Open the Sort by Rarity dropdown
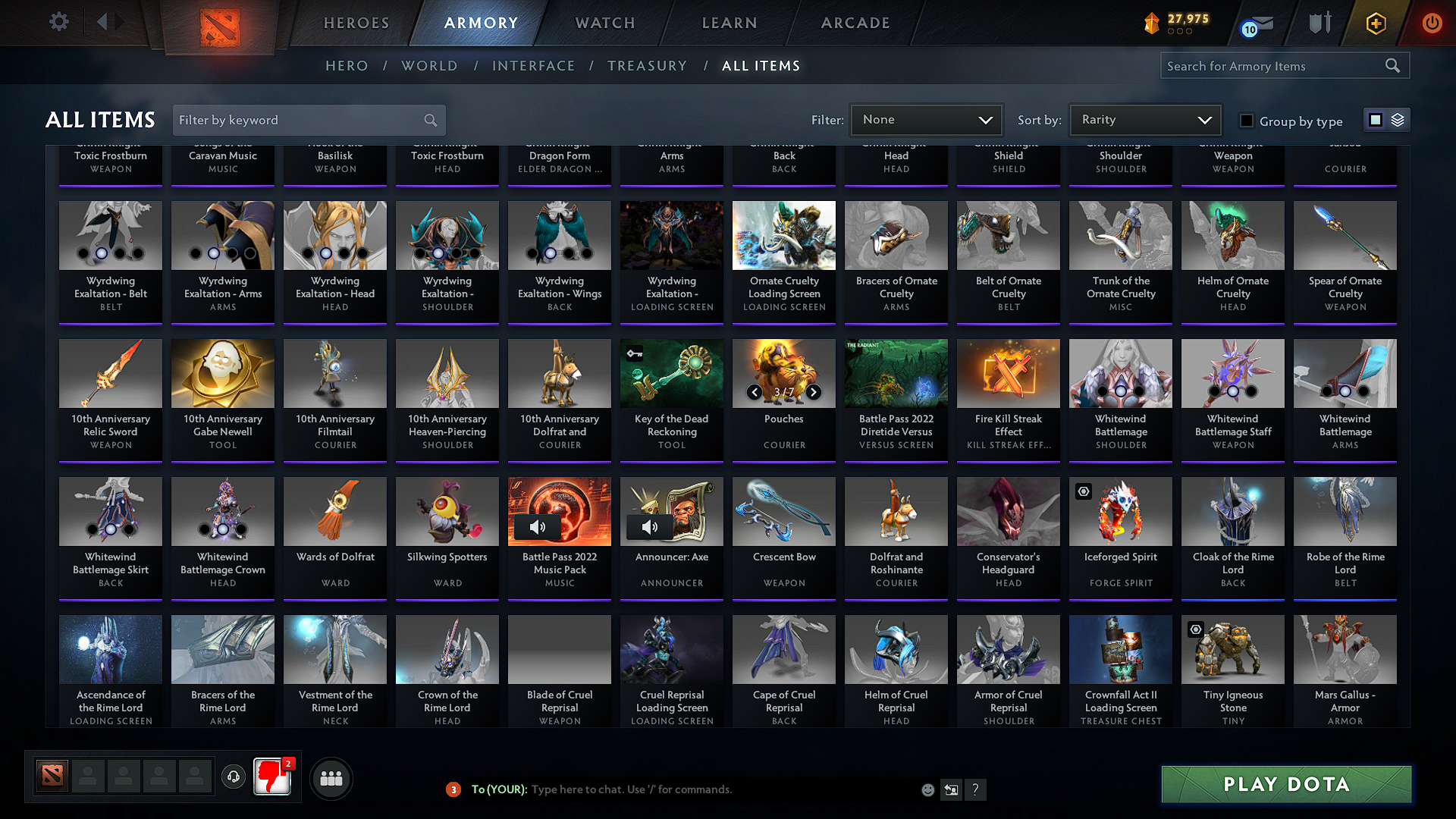Viewport: 1456px width, 819px height. click(x=1144, y=120)
